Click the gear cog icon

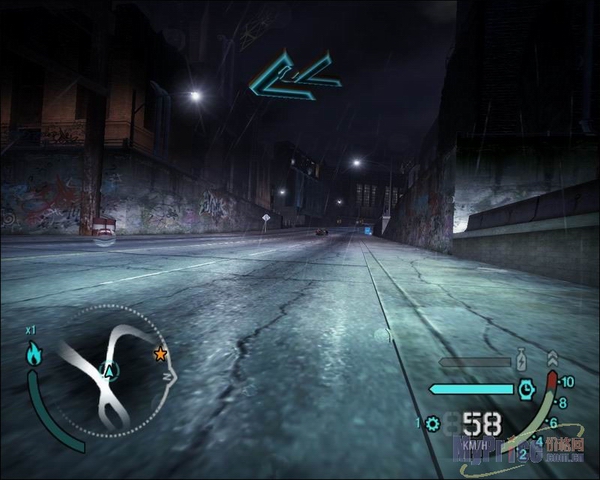433,423
